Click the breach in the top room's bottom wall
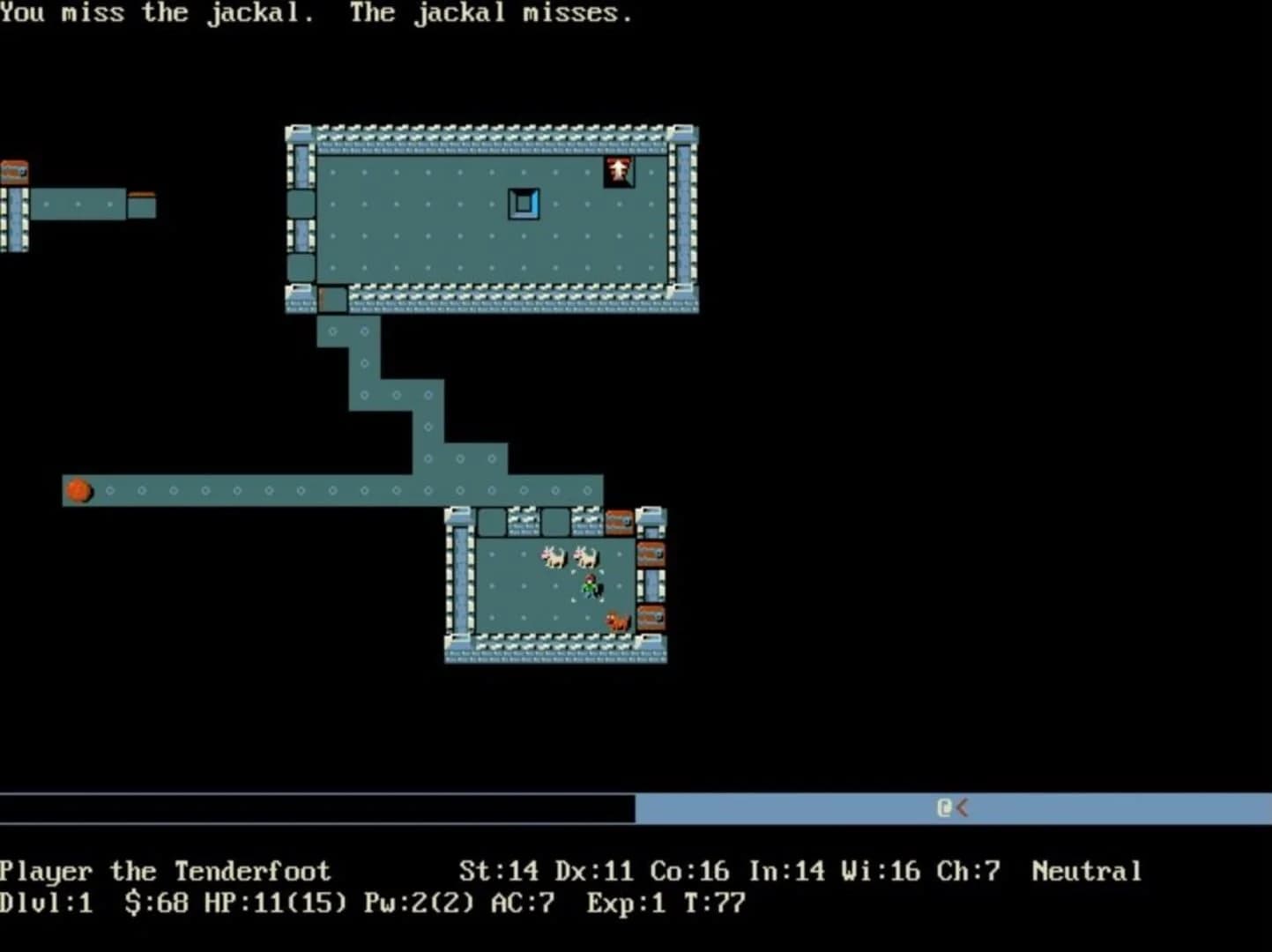Viewport: 1272px width, 952px height. 331,300
